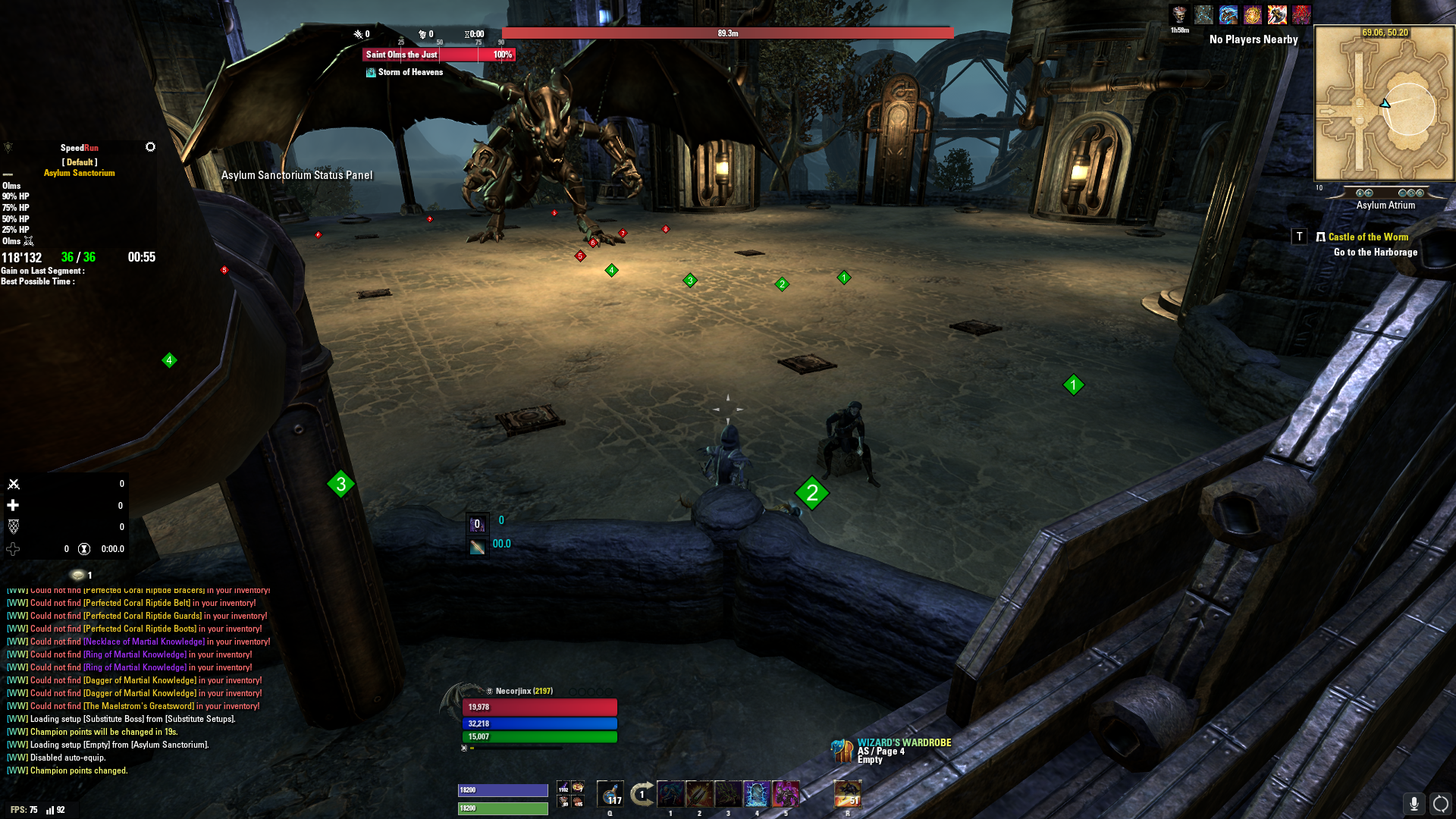Activate the purple skeletal mage ability
Screen dimensions: 1456x819
click(x=786, y=794)
